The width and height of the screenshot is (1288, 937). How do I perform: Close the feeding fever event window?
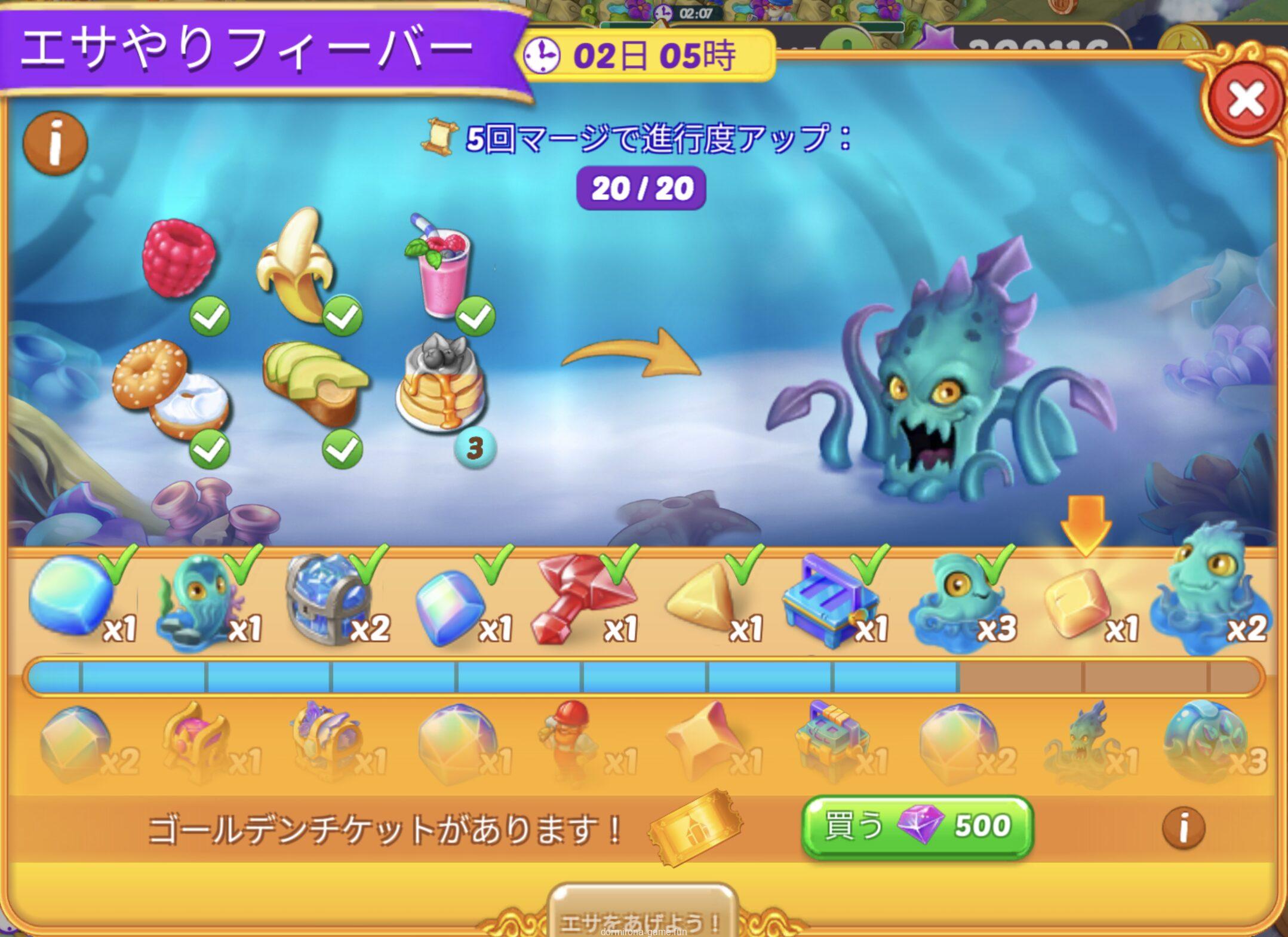pos(1245,100)
